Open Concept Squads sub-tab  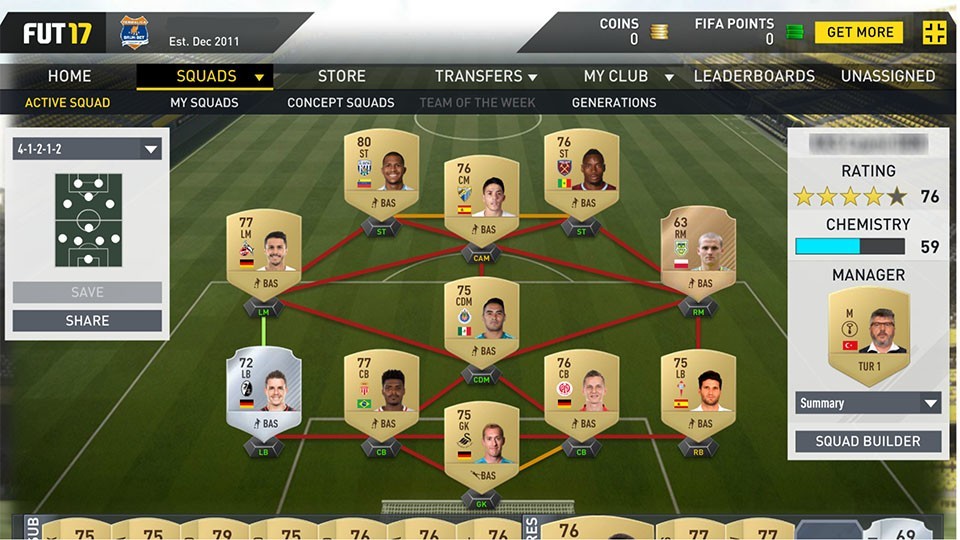pos(340,102)
